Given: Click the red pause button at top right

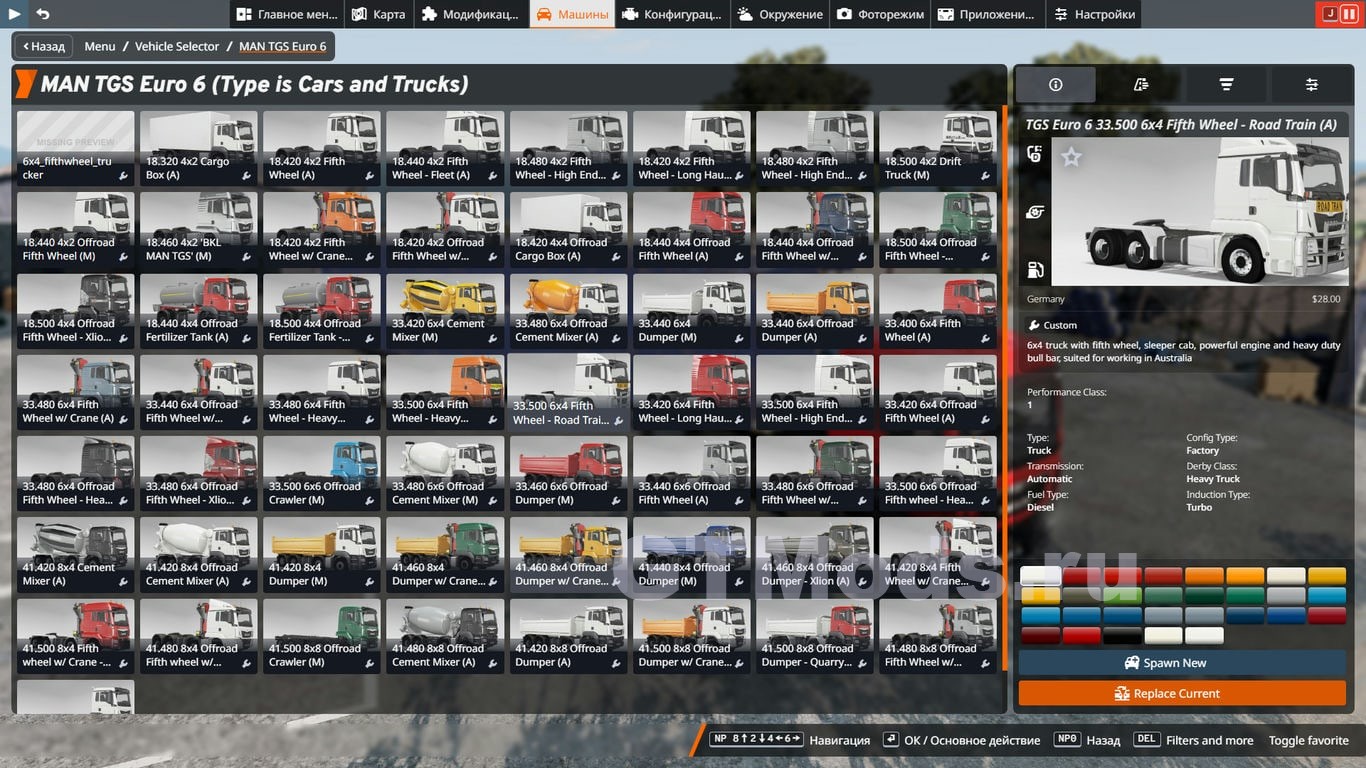Looking at the screenshot, I should coord(1350,14).
